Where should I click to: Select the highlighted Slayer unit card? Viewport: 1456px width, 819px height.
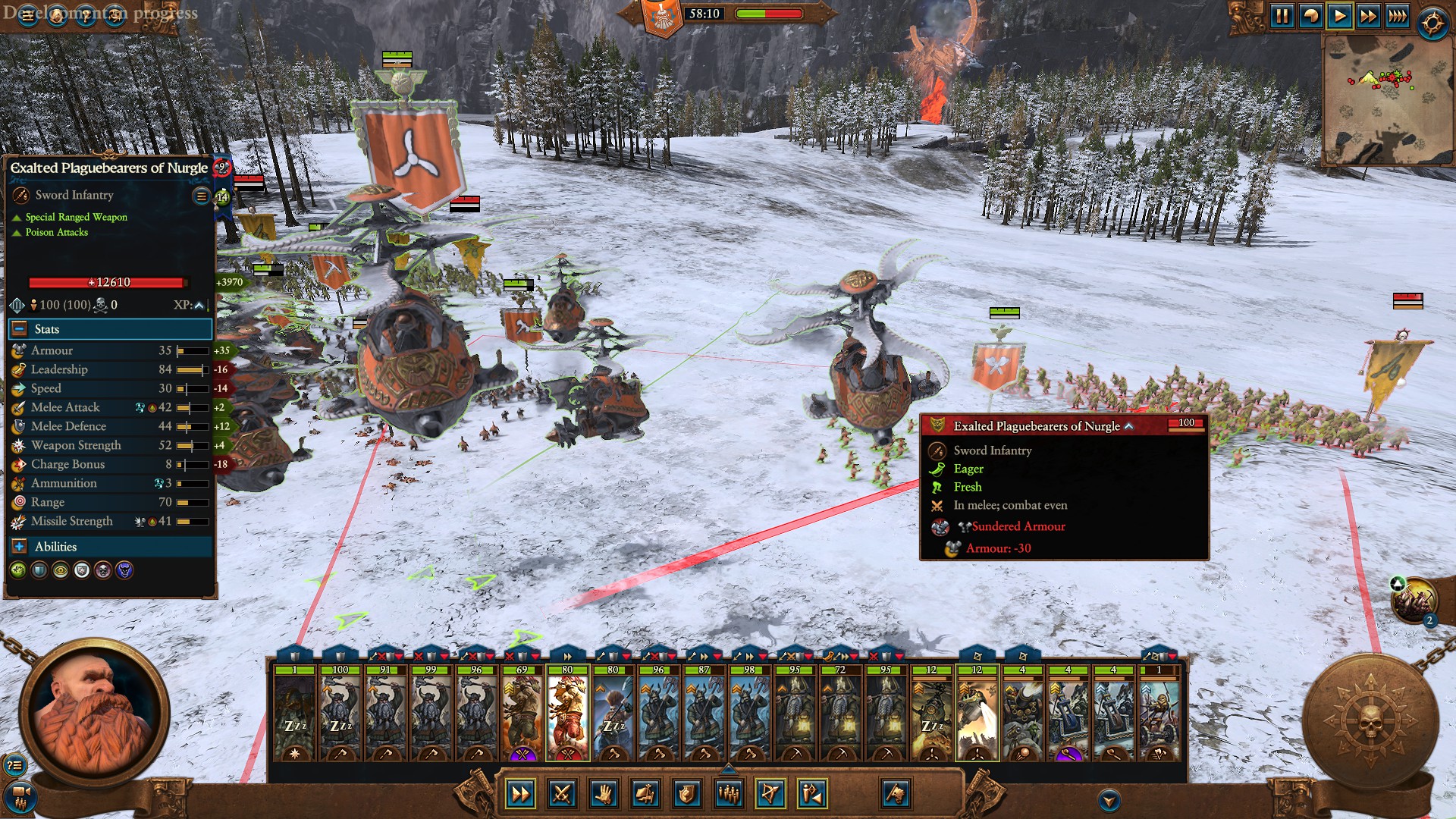(567, 713)
